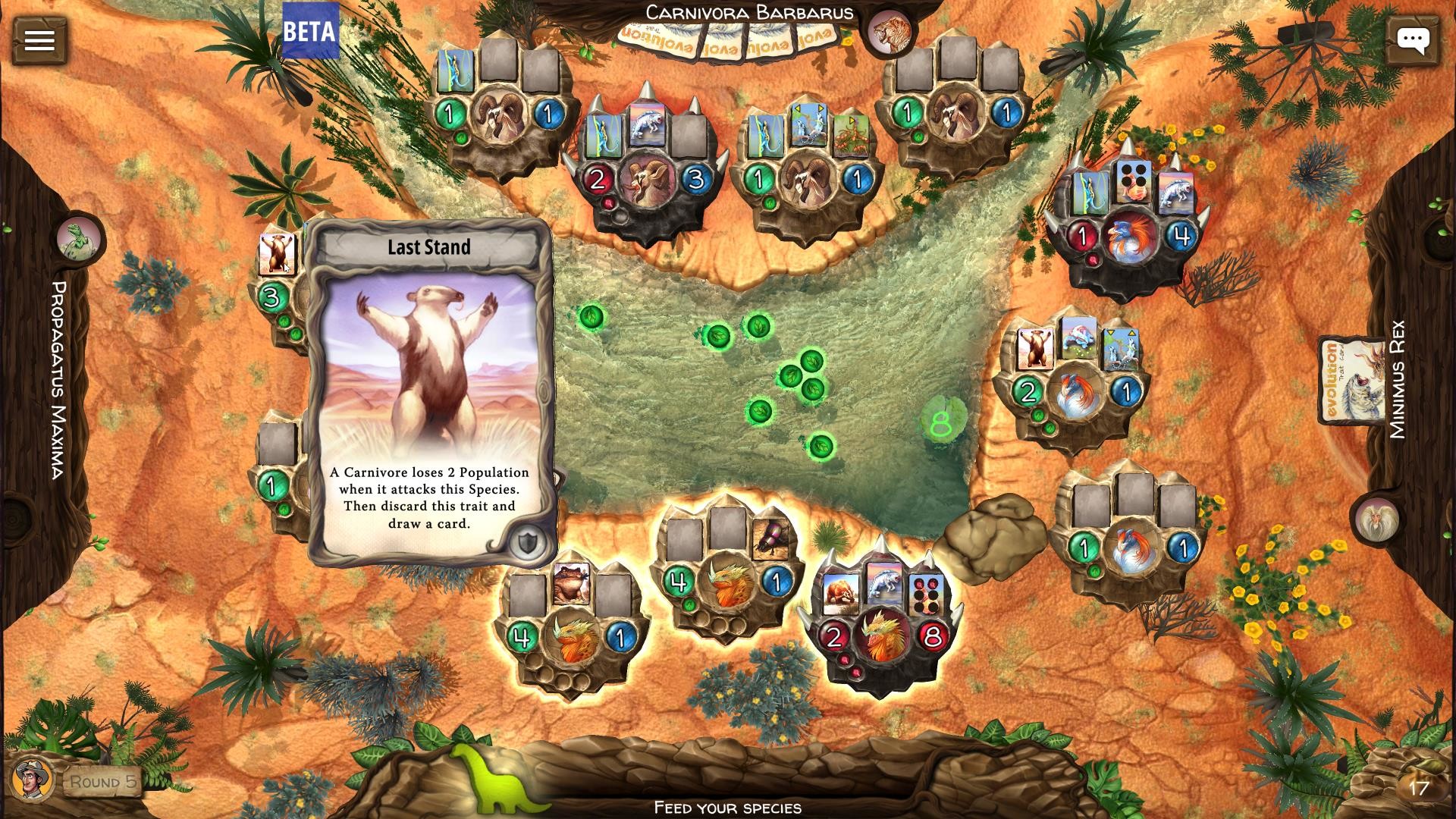
Task: Open the hamburger menu
Action: point(42,39)
